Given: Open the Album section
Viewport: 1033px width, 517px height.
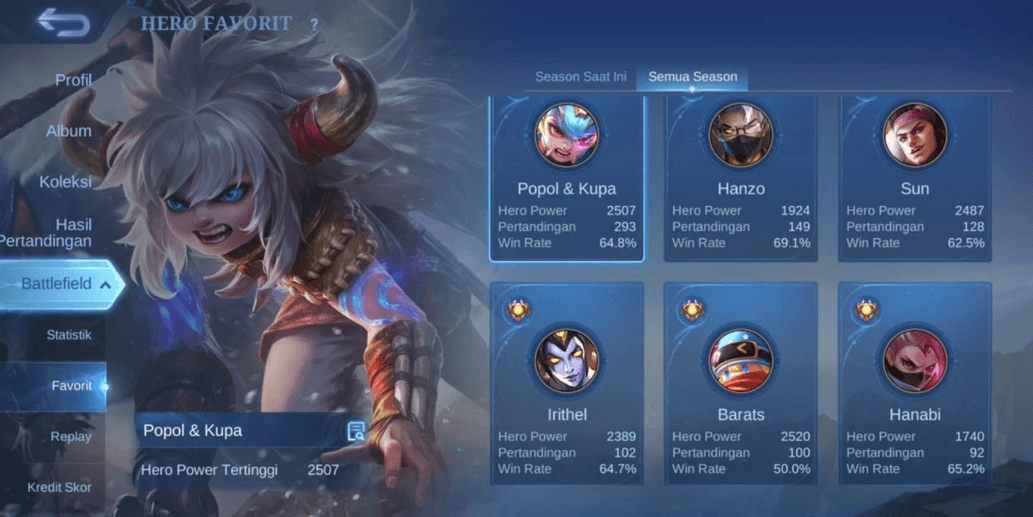Looking at the screenshot, I should (x=68, y=131).
